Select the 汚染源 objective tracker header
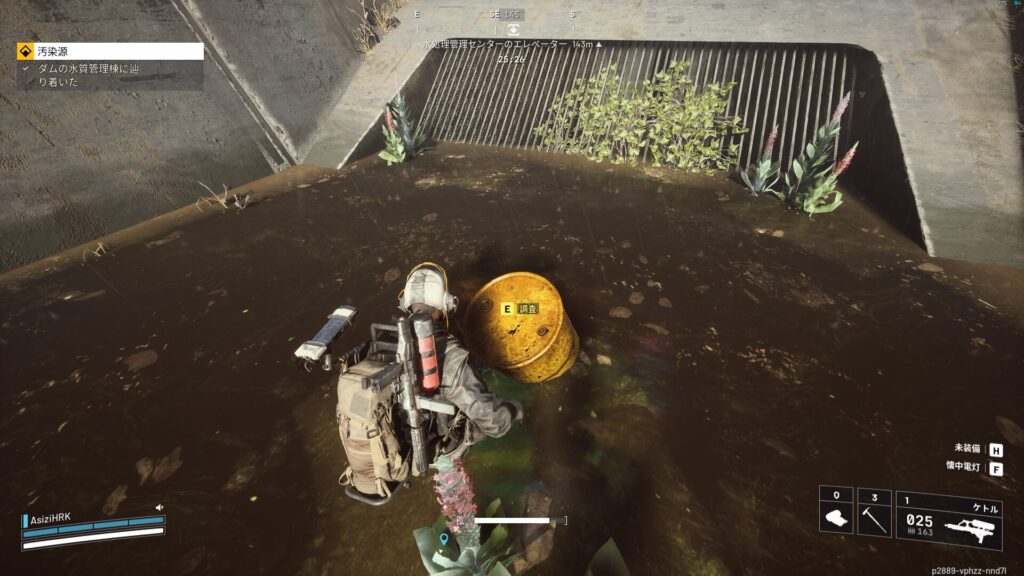 pos(110,50)
